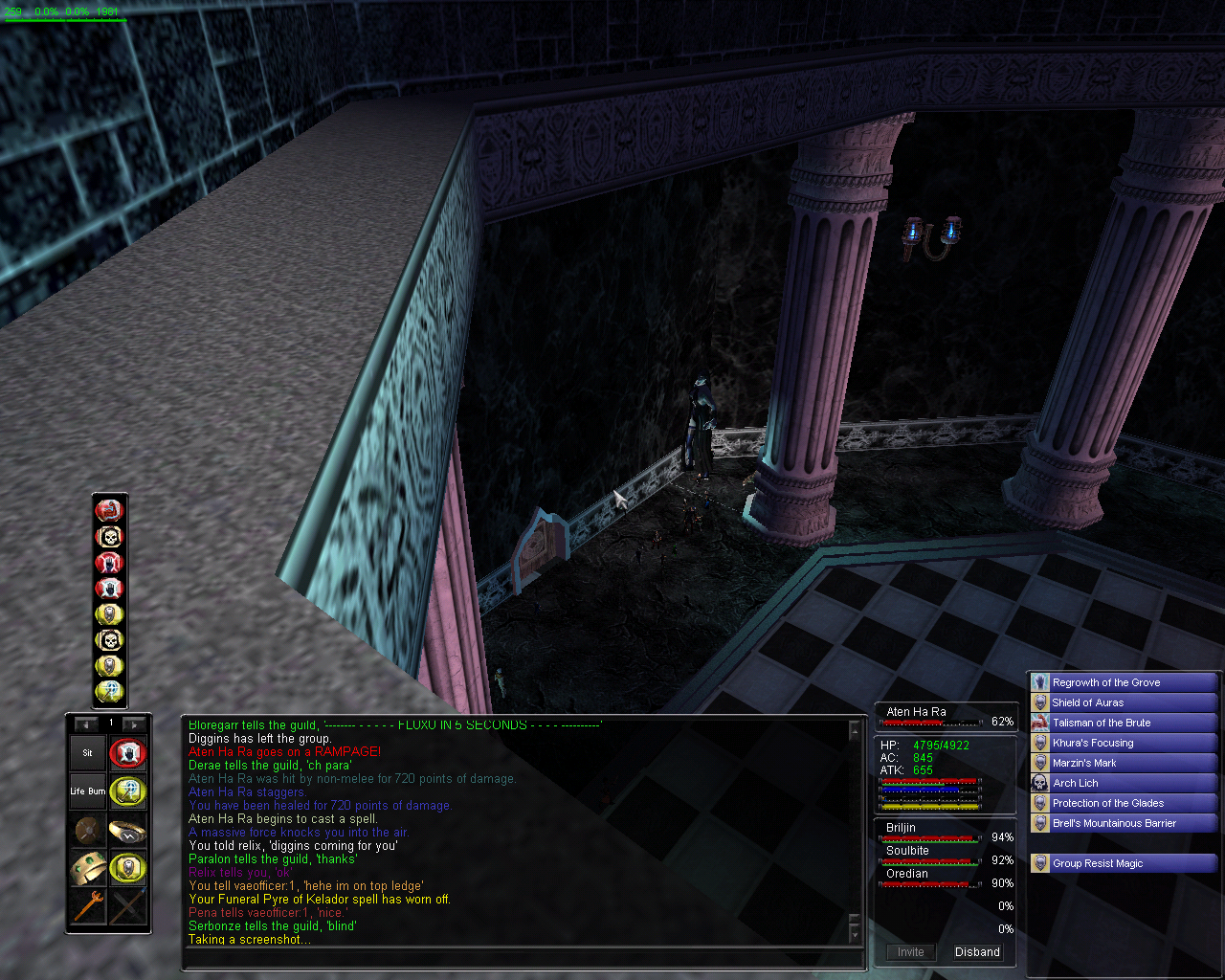Click the Sit hotbar button
Screen dimensions: 1225x980
point(87,753)
